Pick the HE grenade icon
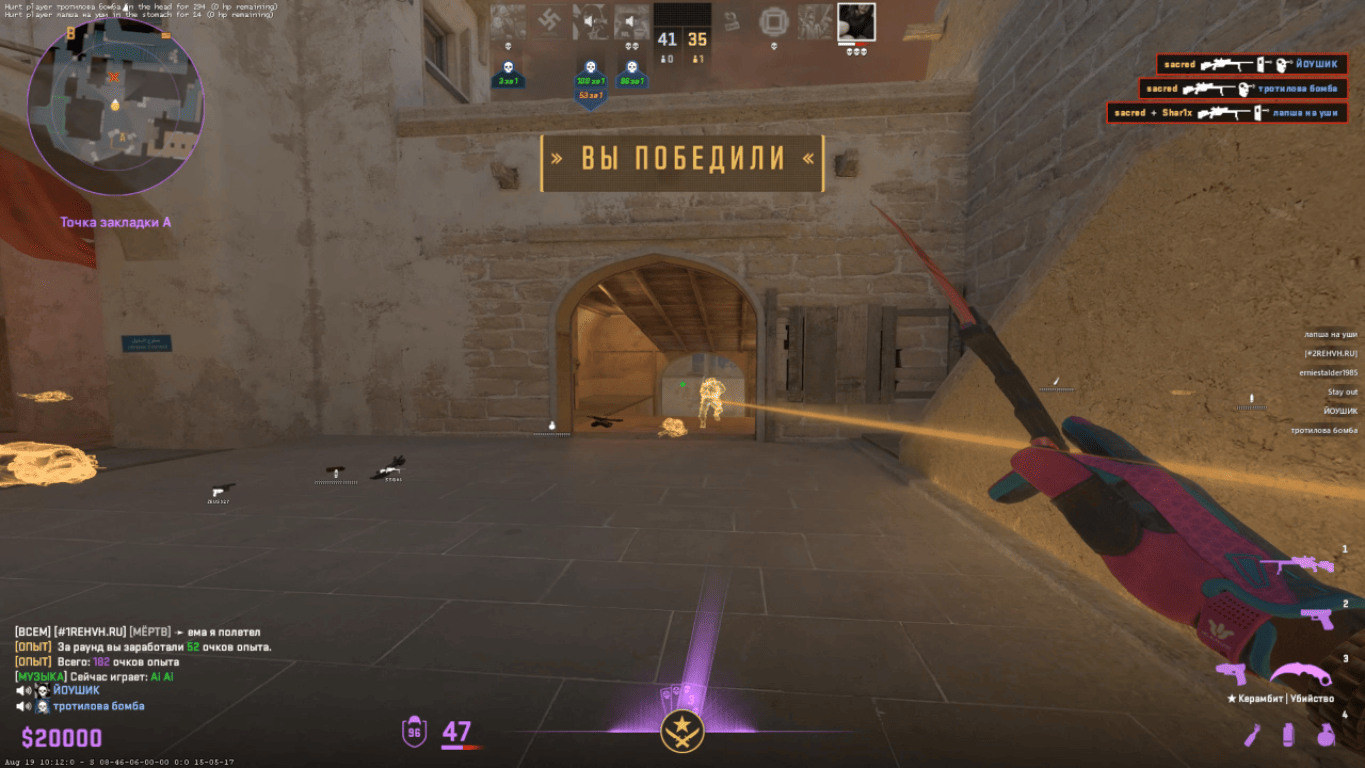1365x768 pixels. (1326, 736)
